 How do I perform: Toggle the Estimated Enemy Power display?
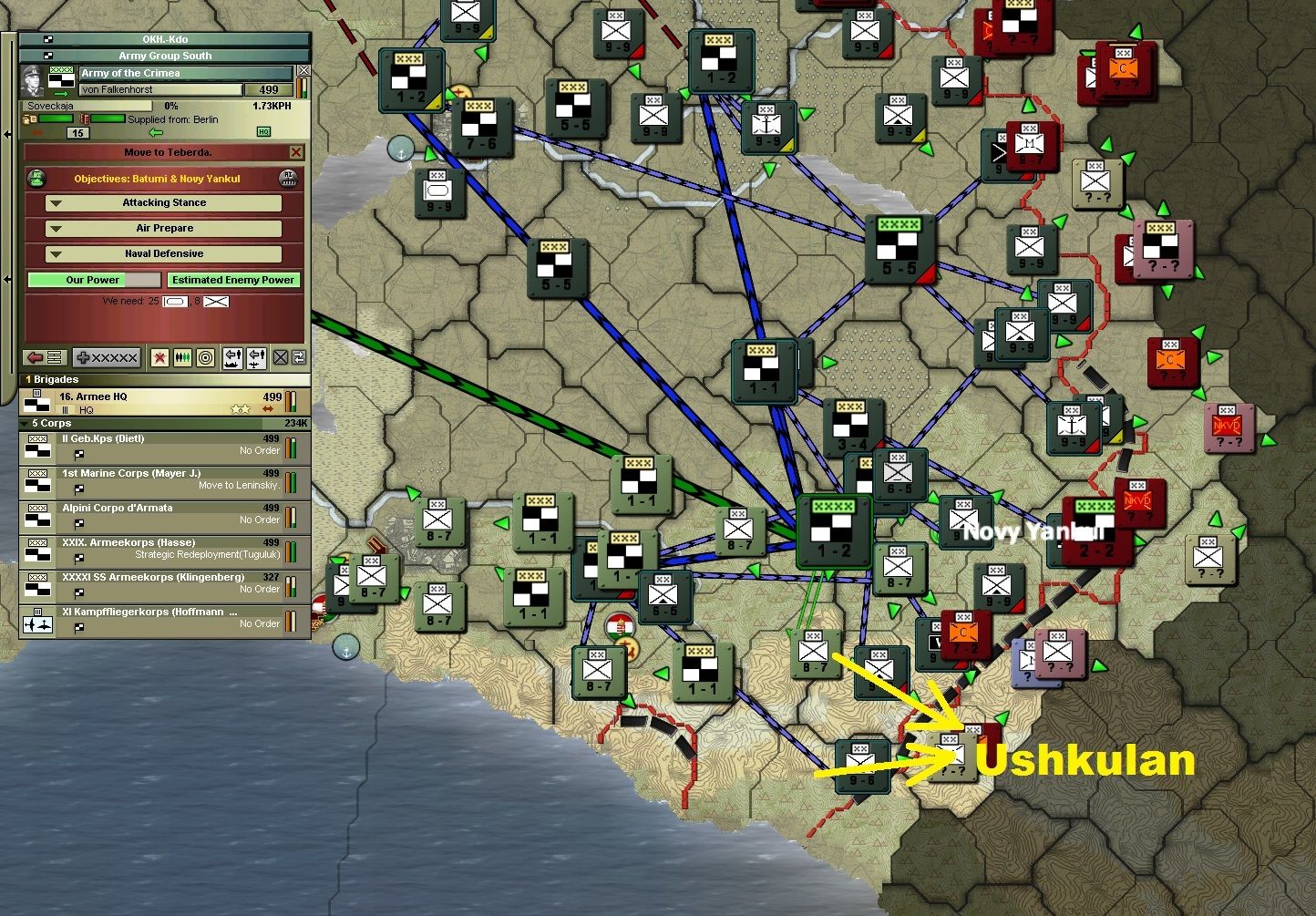tap(233, 279)
